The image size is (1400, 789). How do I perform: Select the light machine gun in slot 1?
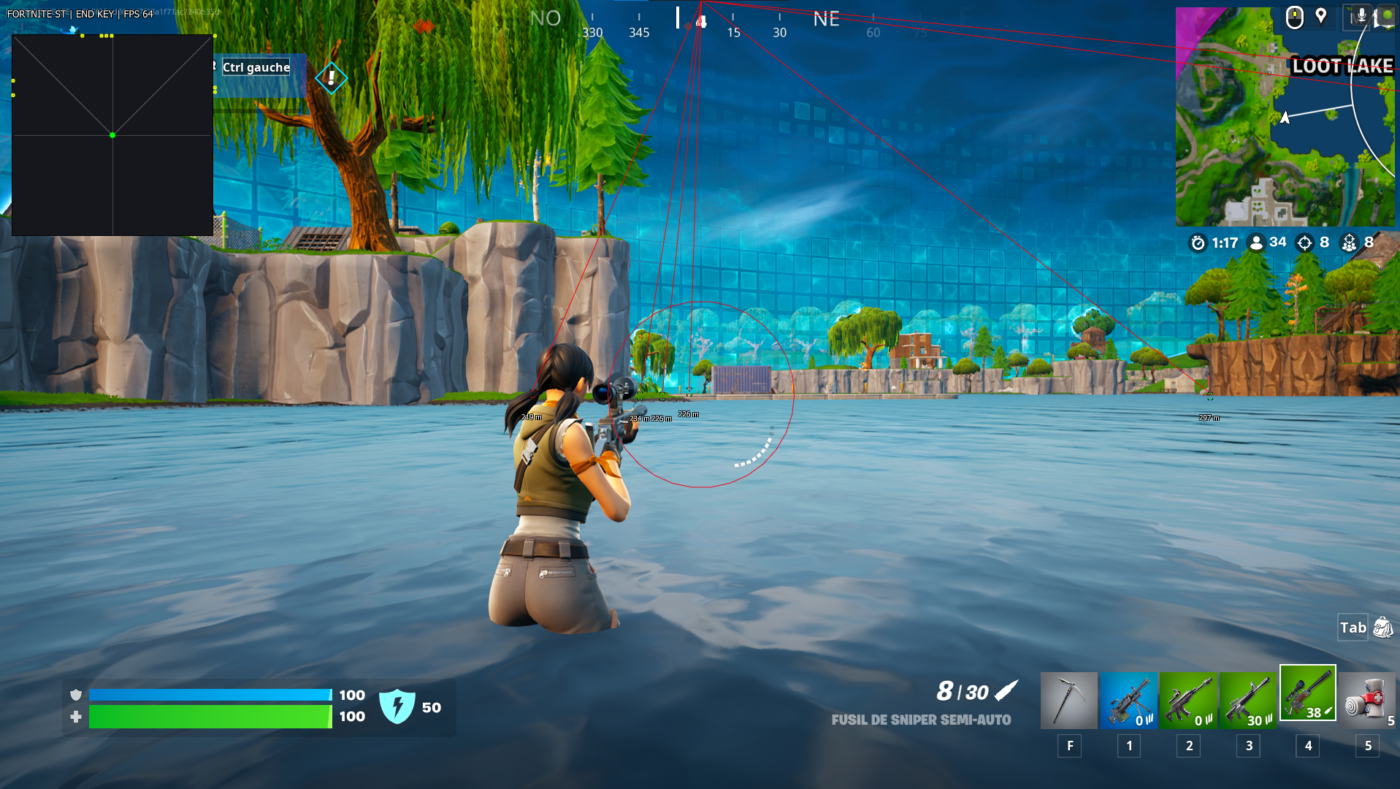[x=1128, y=693]
